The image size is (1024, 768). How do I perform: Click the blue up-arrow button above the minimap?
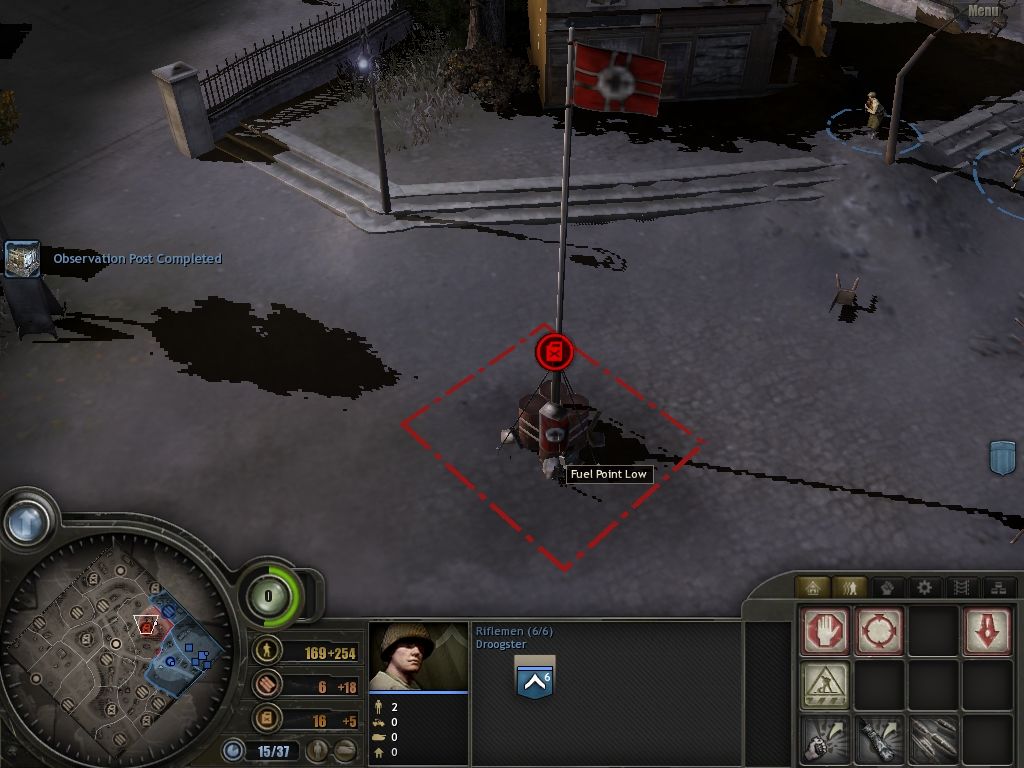(27, 520)
